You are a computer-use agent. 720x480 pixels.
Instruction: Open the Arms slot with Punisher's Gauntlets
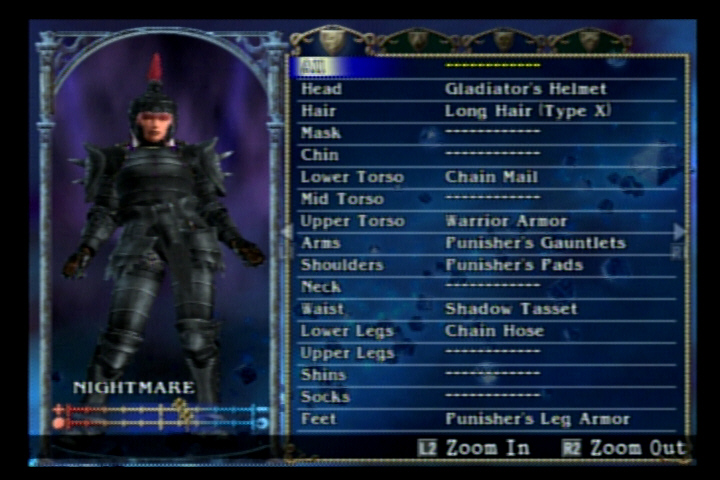488,243
